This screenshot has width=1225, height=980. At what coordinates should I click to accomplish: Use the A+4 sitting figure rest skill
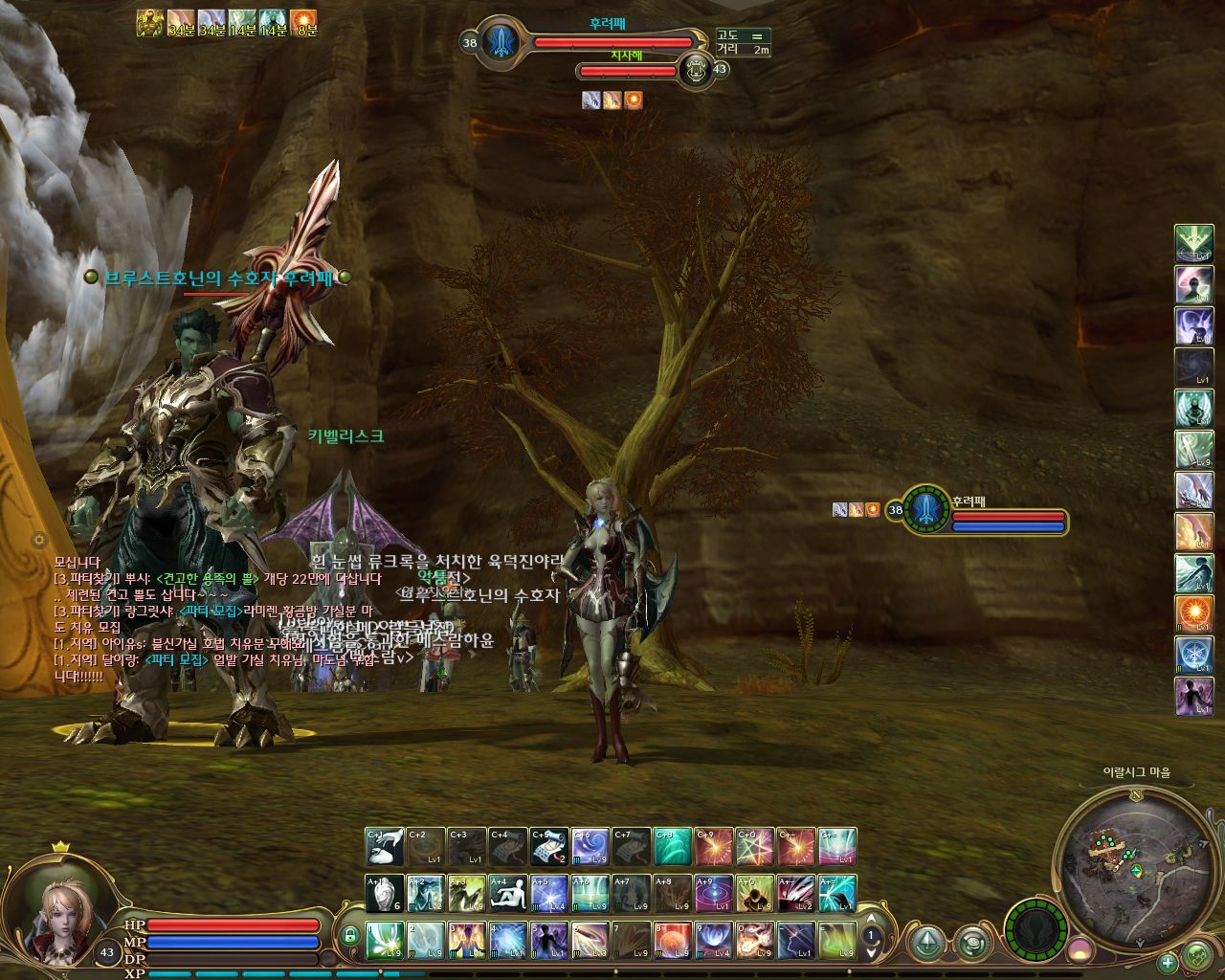tap(508, 893)
